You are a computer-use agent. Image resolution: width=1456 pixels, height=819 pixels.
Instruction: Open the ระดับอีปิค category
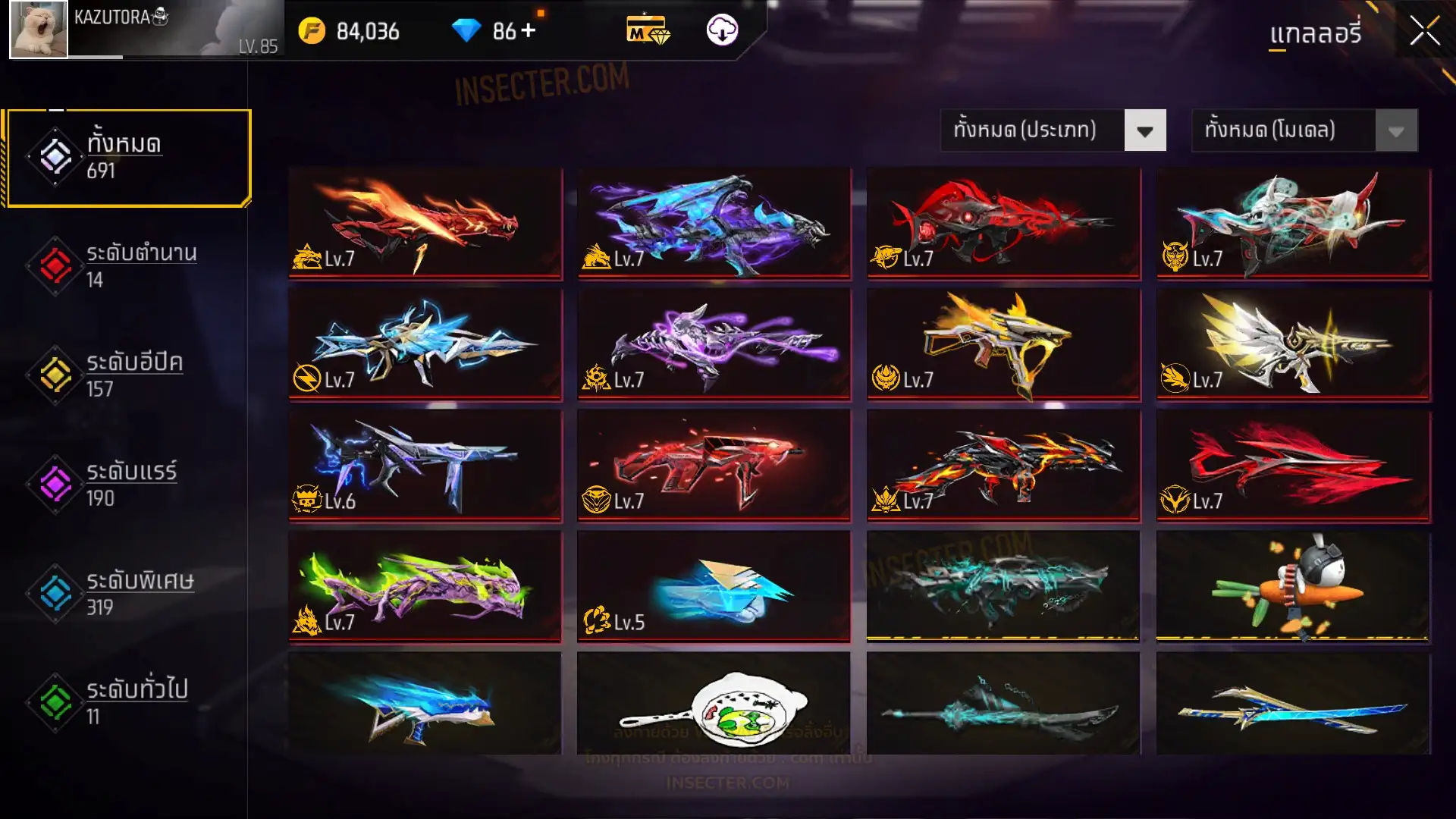(x=129, y=375)
